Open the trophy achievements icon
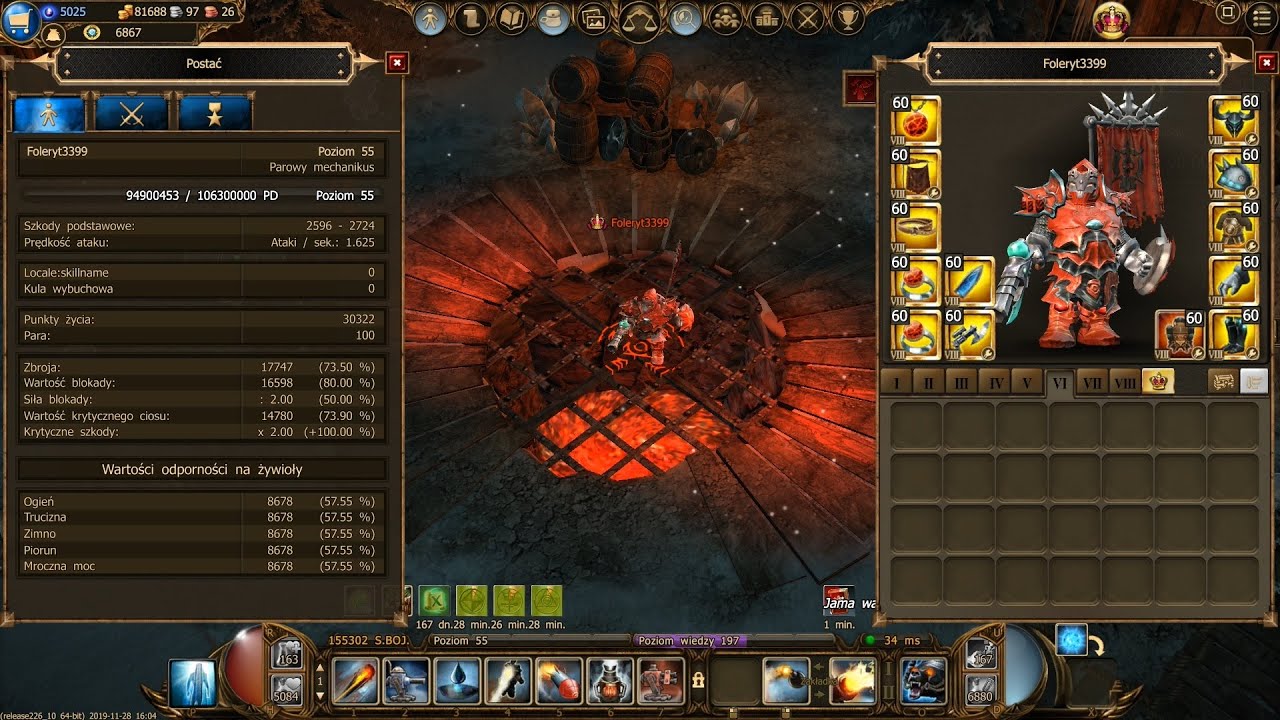The width and height of the screenshot is (1280, 720). 848,19
